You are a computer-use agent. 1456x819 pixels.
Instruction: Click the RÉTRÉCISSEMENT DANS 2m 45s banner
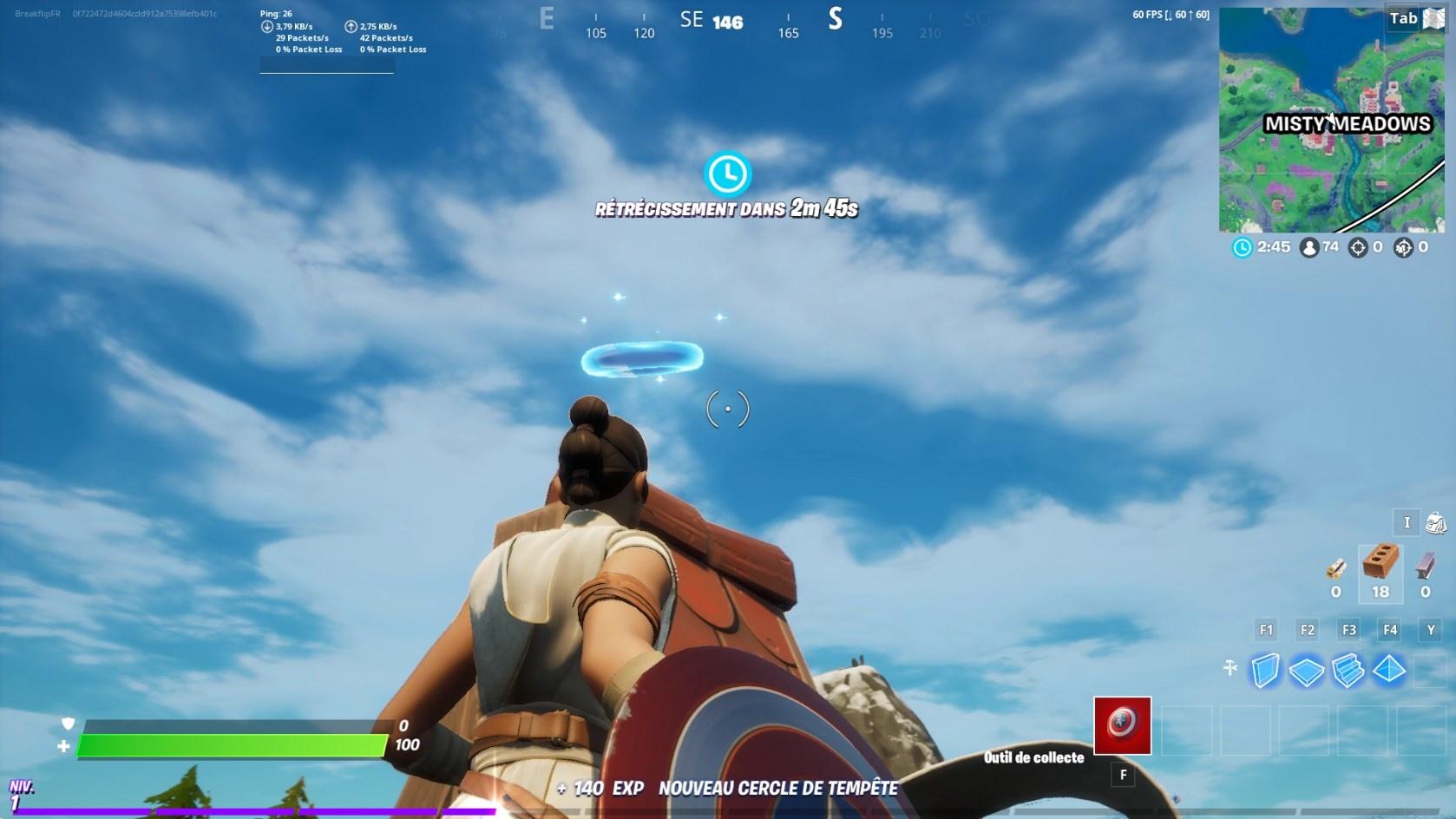click(x=725, y=209)
